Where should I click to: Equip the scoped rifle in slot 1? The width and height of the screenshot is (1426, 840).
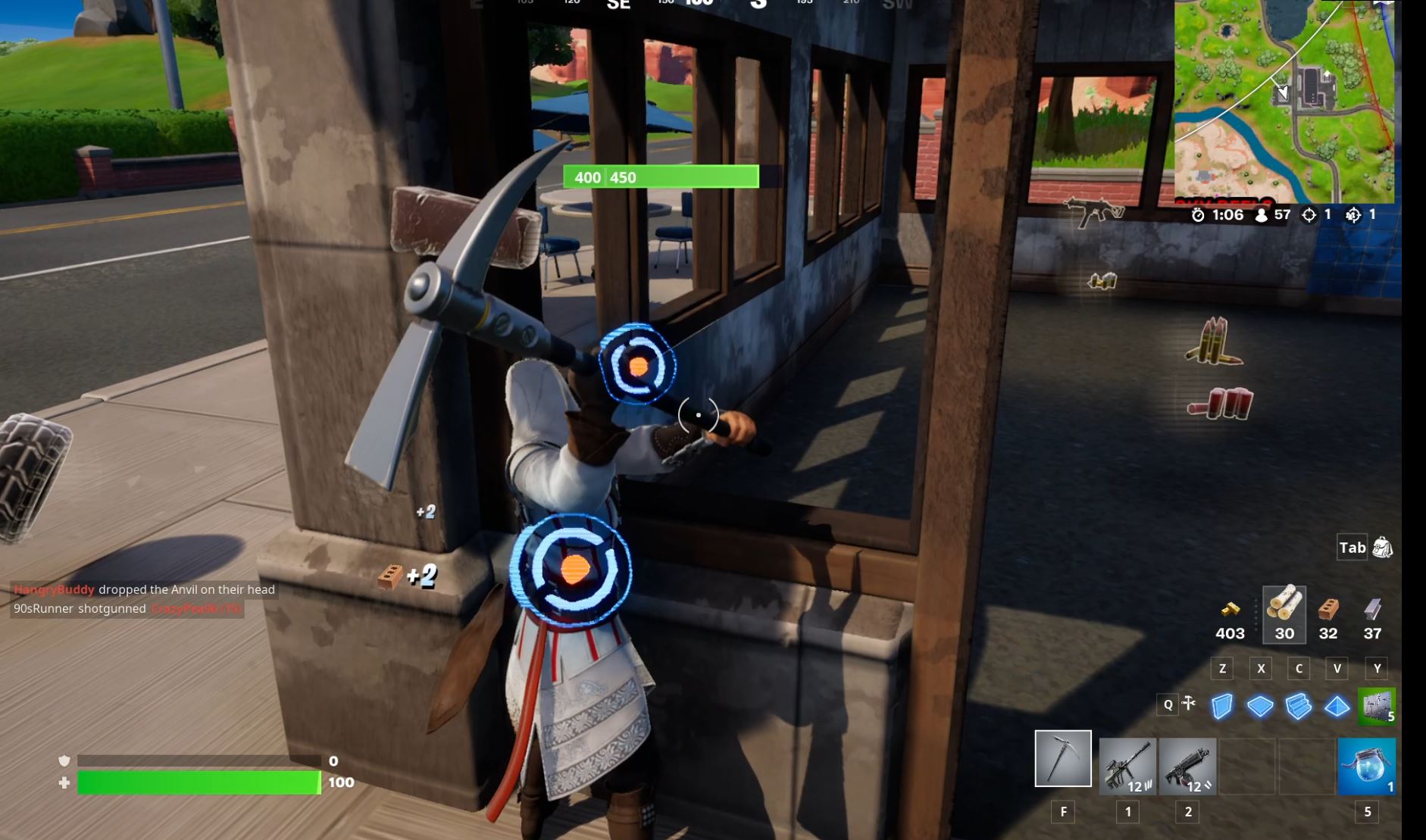[x=1127, y=766]
